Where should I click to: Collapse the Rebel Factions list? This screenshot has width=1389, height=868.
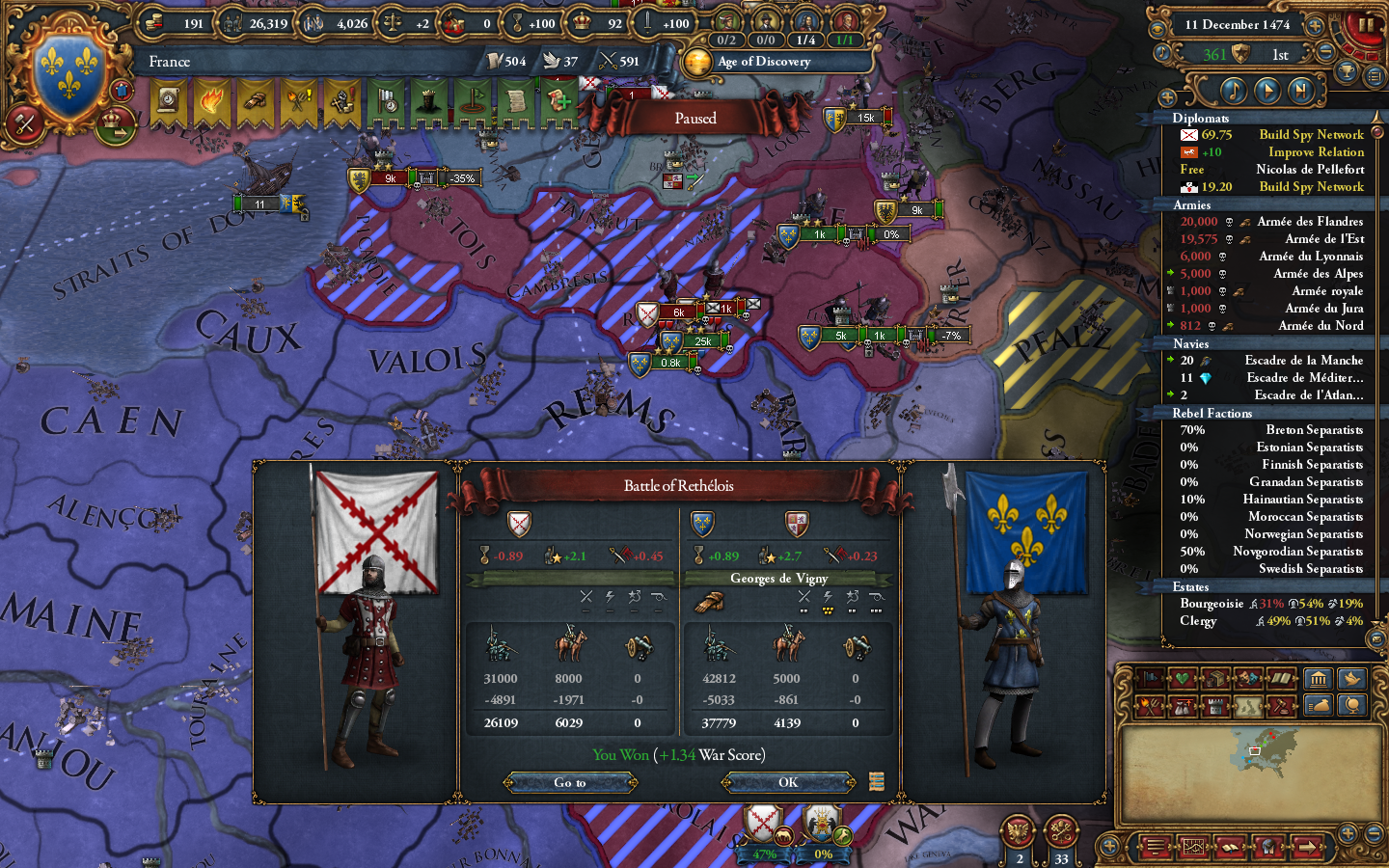click(1212, 413)
